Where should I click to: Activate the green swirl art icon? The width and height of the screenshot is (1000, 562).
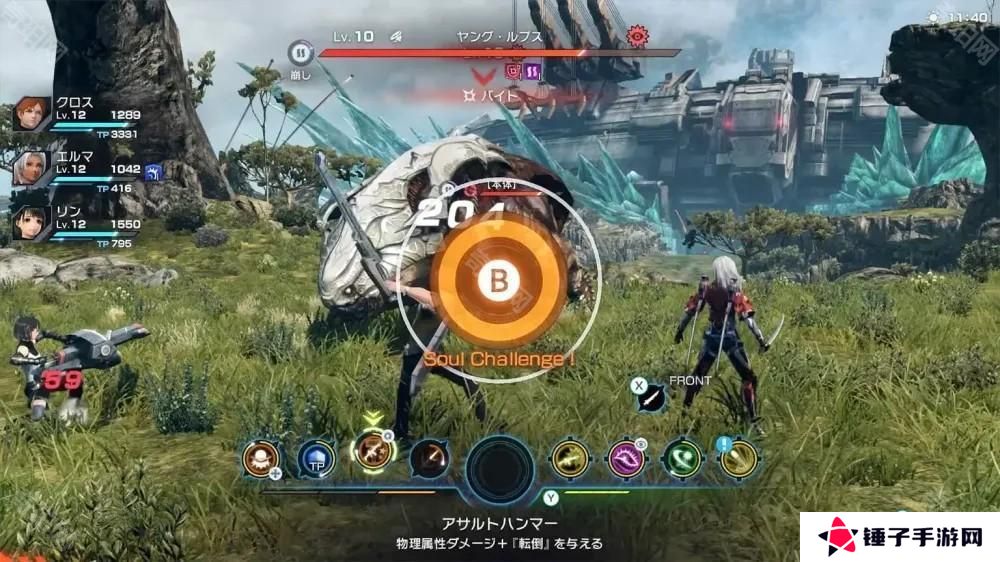click(x=682, y=459)
